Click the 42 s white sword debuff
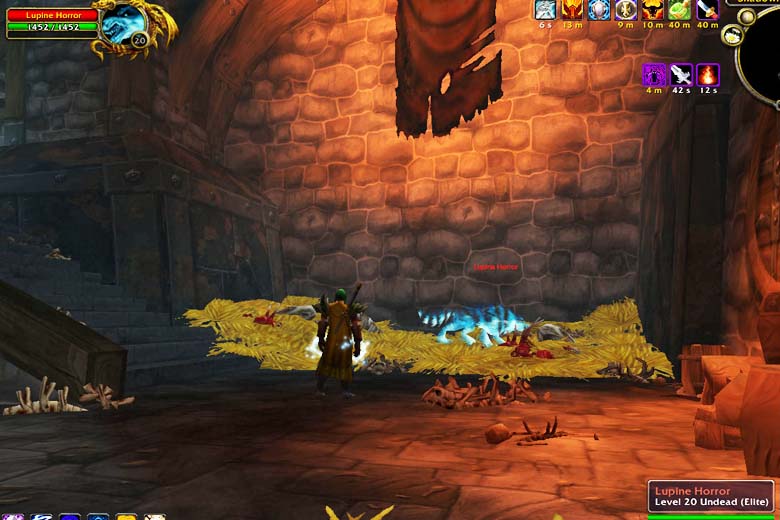This screenshot has height=520, width=780. point(681,74)
